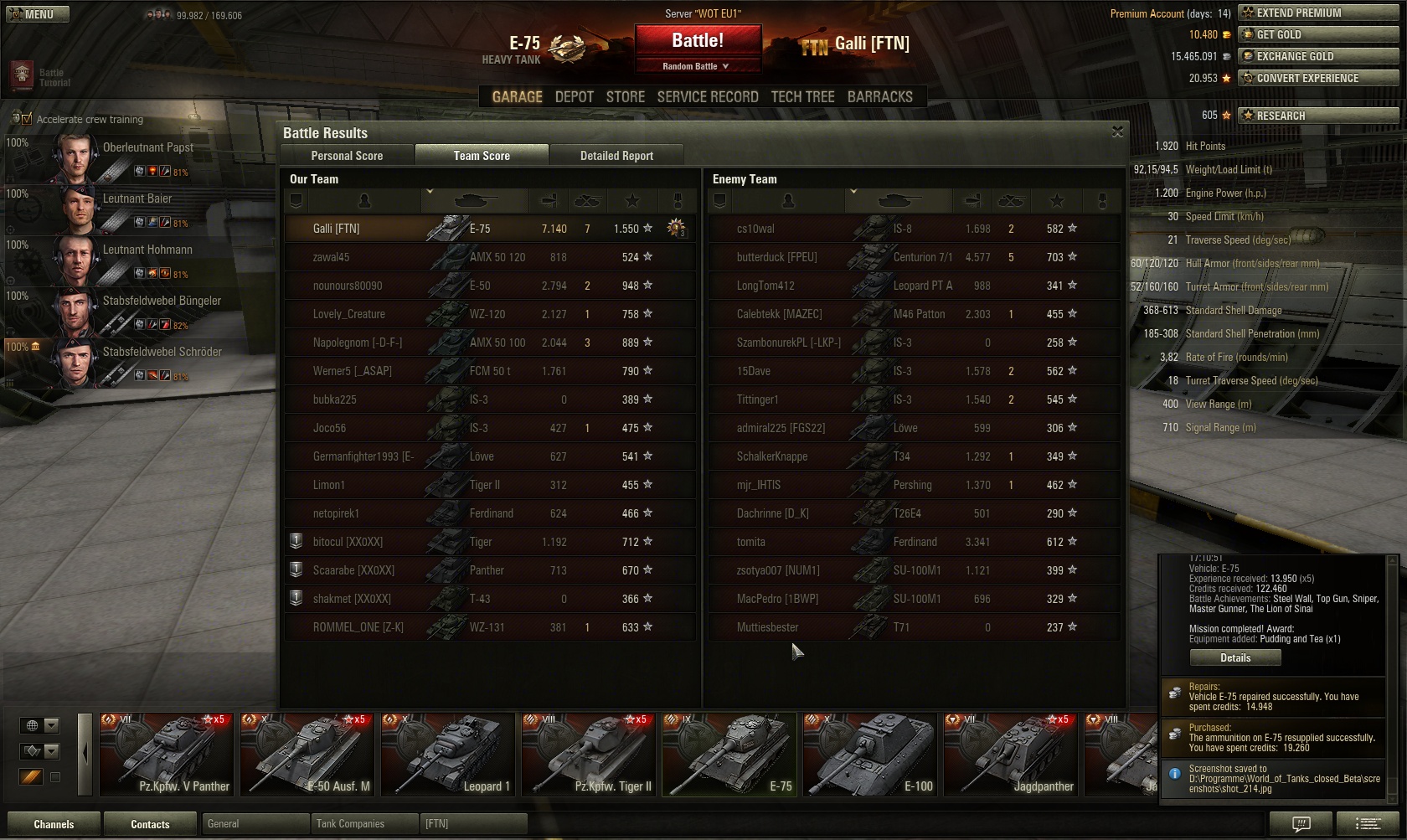The image size is (1407, 840).
Task: Open the Store screen
Action: (625, 97)
